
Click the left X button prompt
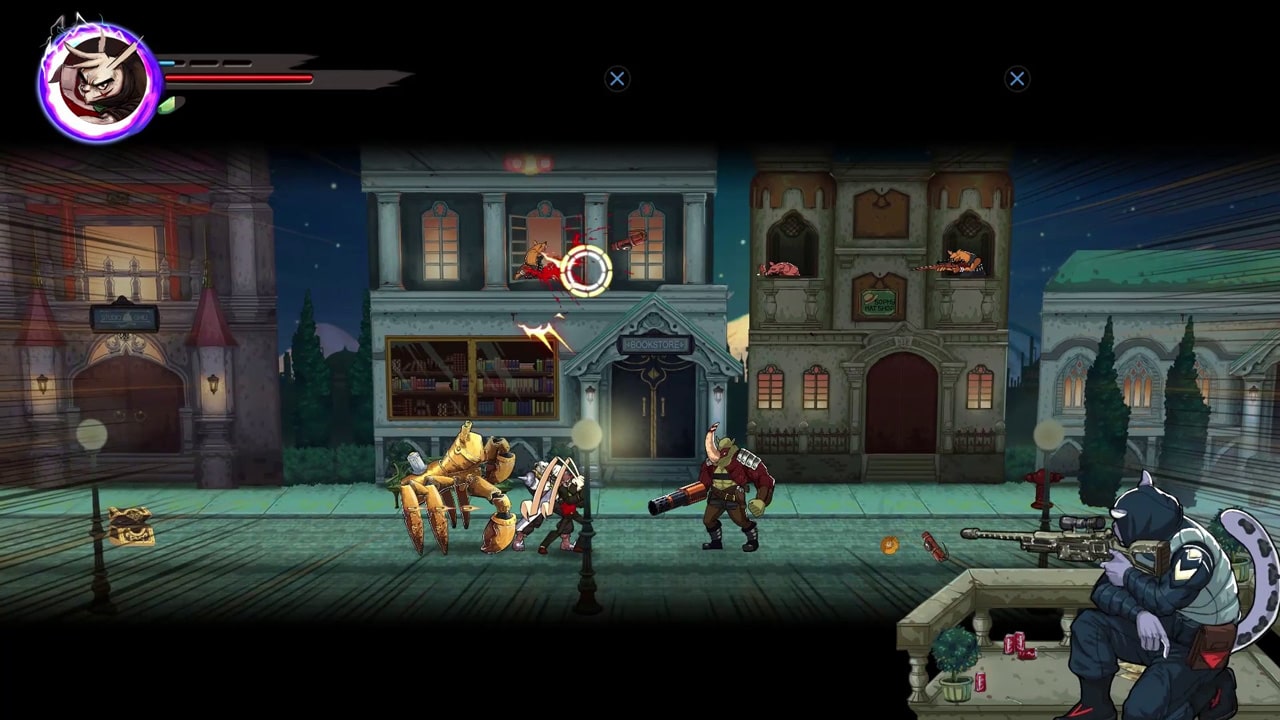pos(616,79)
